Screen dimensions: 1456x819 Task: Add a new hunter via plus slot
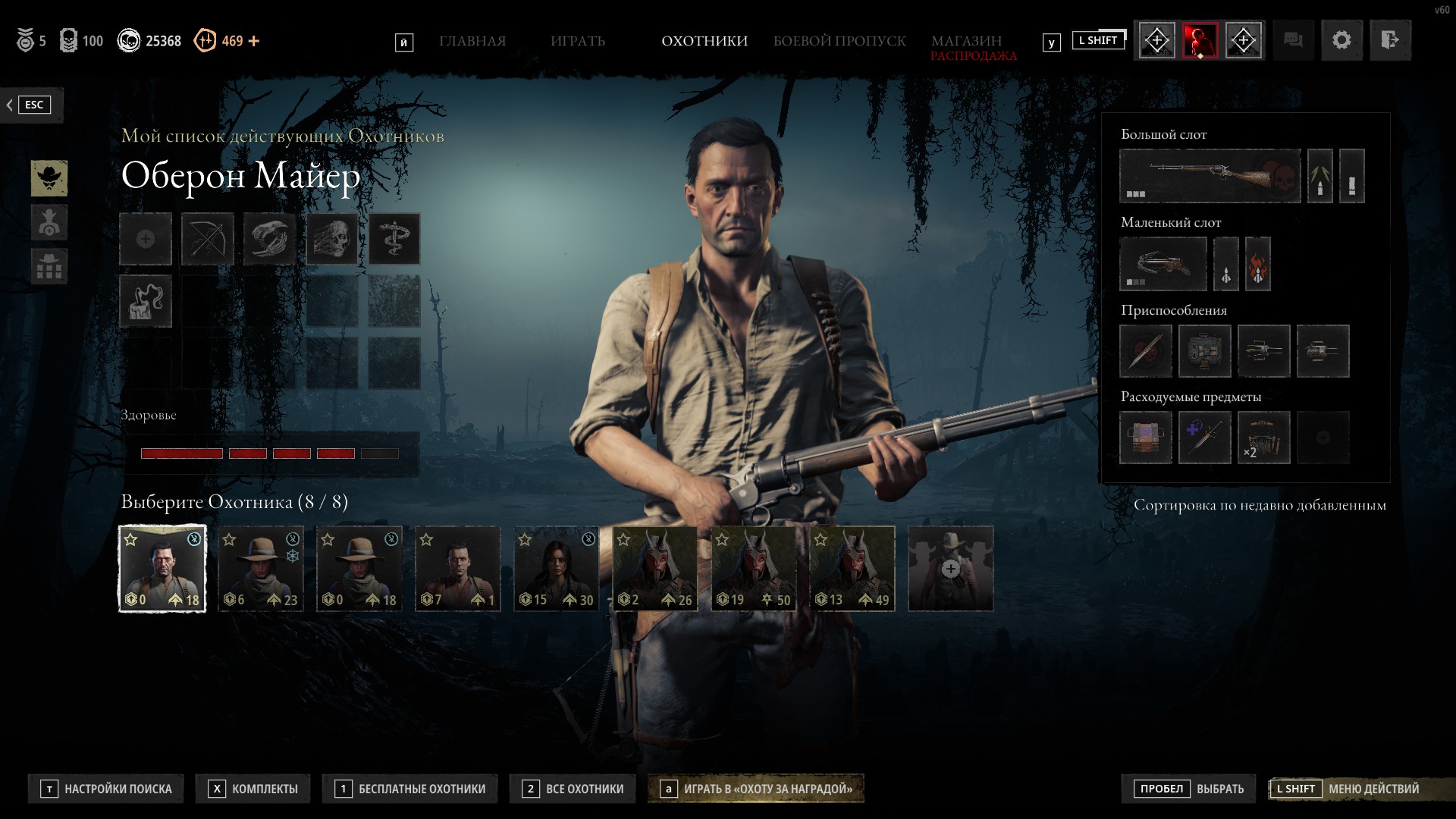(x=950, y=569)
